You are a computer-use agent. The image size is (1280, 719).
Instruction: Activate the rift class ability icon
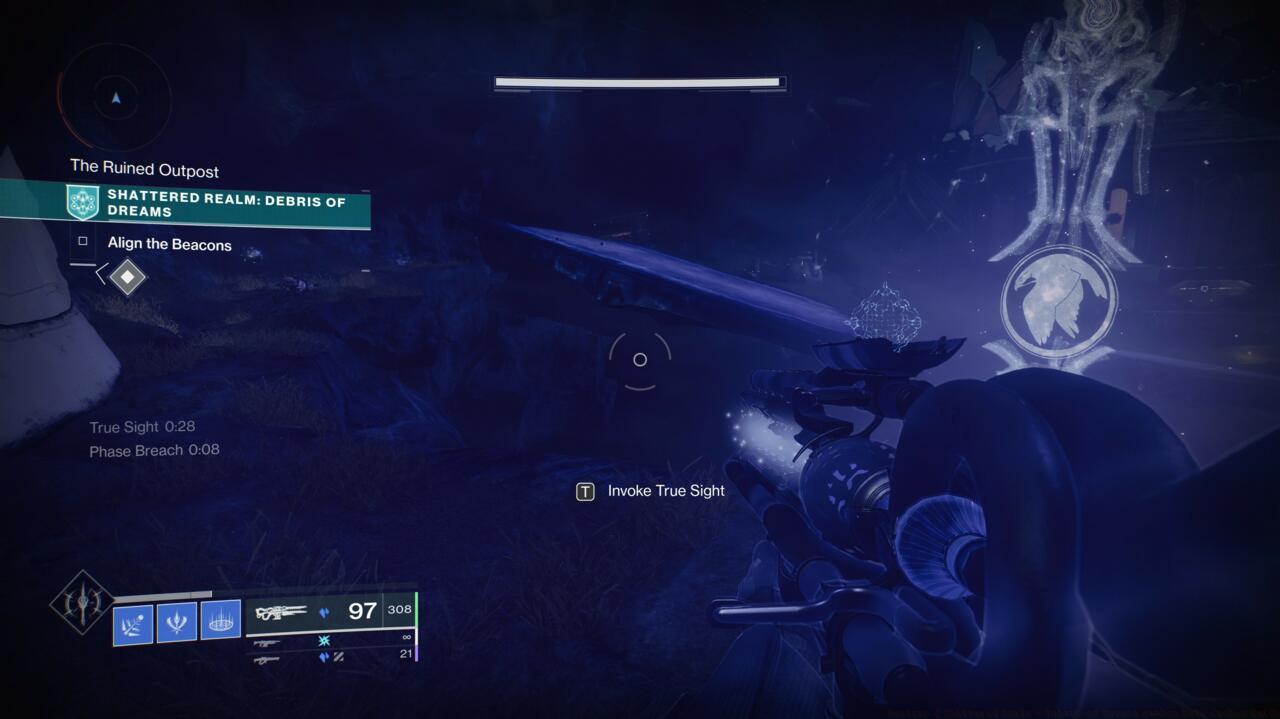(221, 621)
